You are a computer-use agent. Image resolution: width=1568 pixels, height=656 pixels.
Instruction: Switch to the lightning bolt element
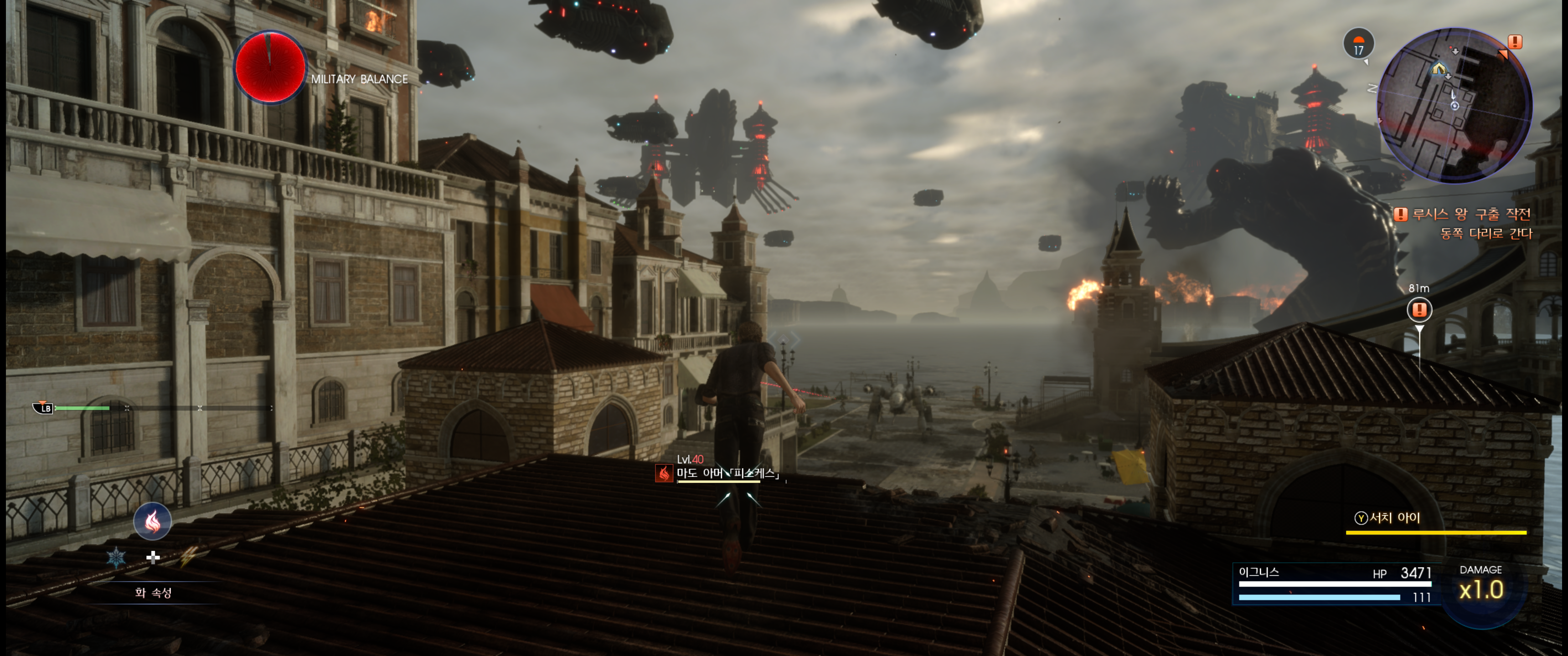189,557
